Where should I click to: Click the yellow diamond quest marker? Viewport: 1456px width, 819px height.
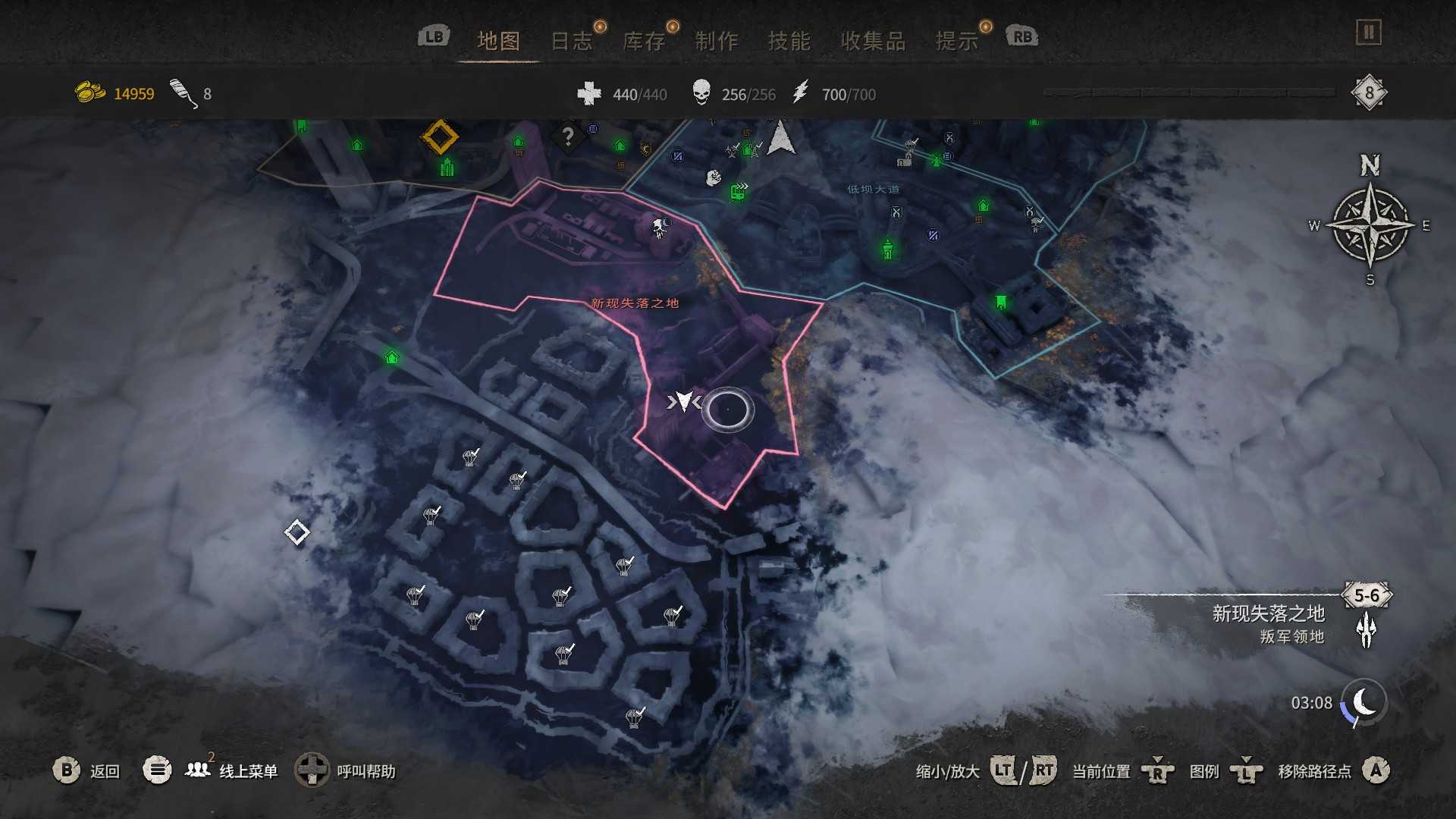(x=440, y=137)
